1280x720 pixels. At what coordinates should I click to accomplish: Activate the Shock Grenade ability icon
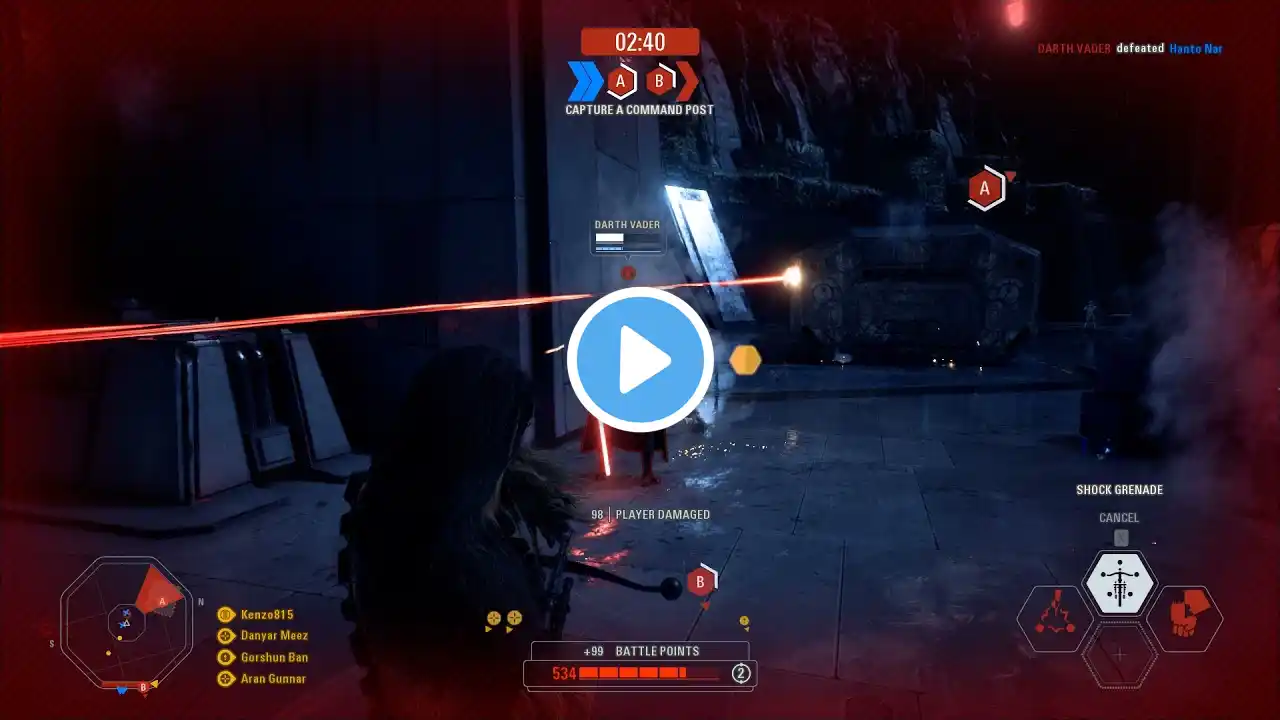tap(1120, 583)
